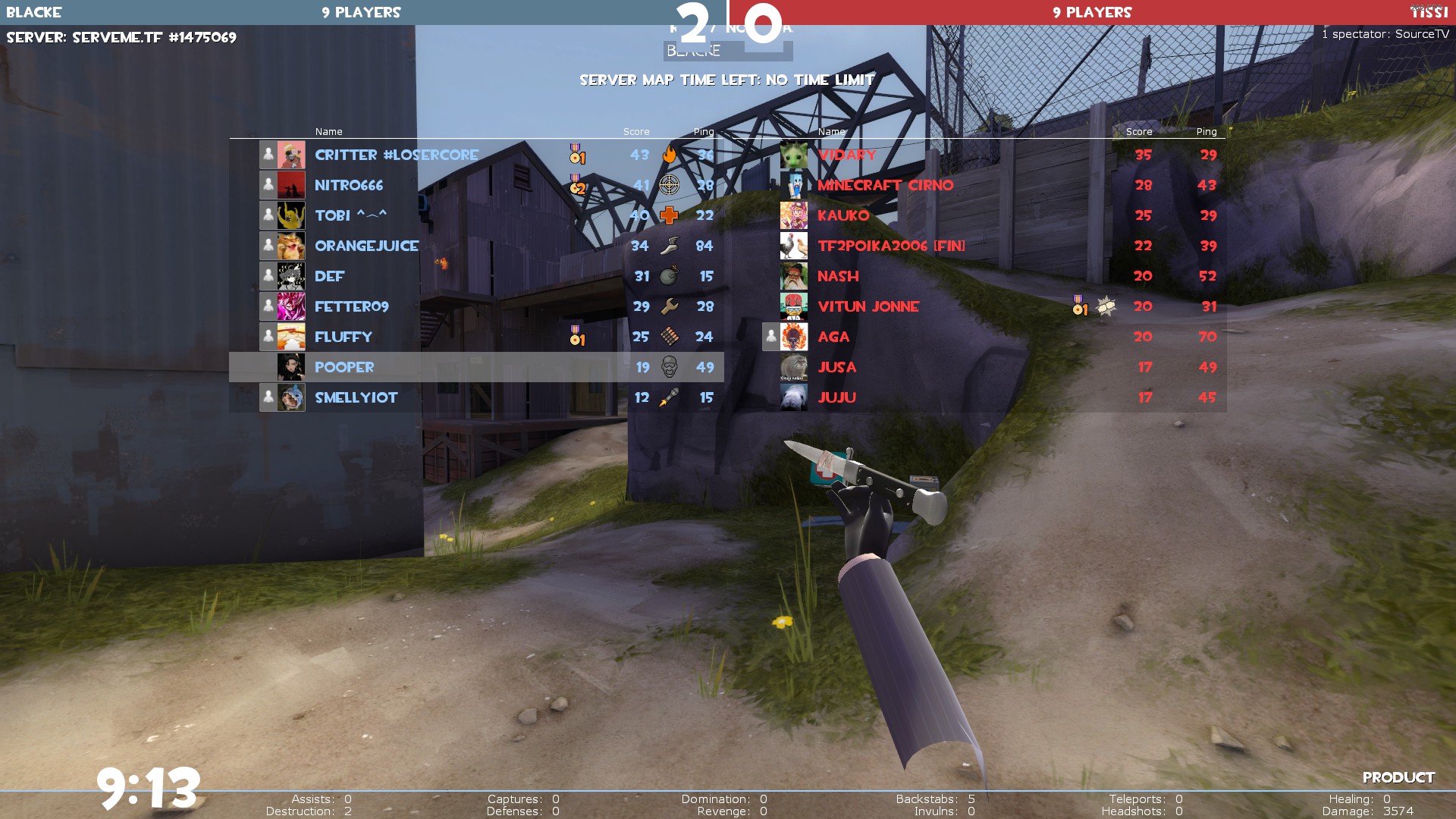Click NASH's scoreboard row

click(838, 276)
